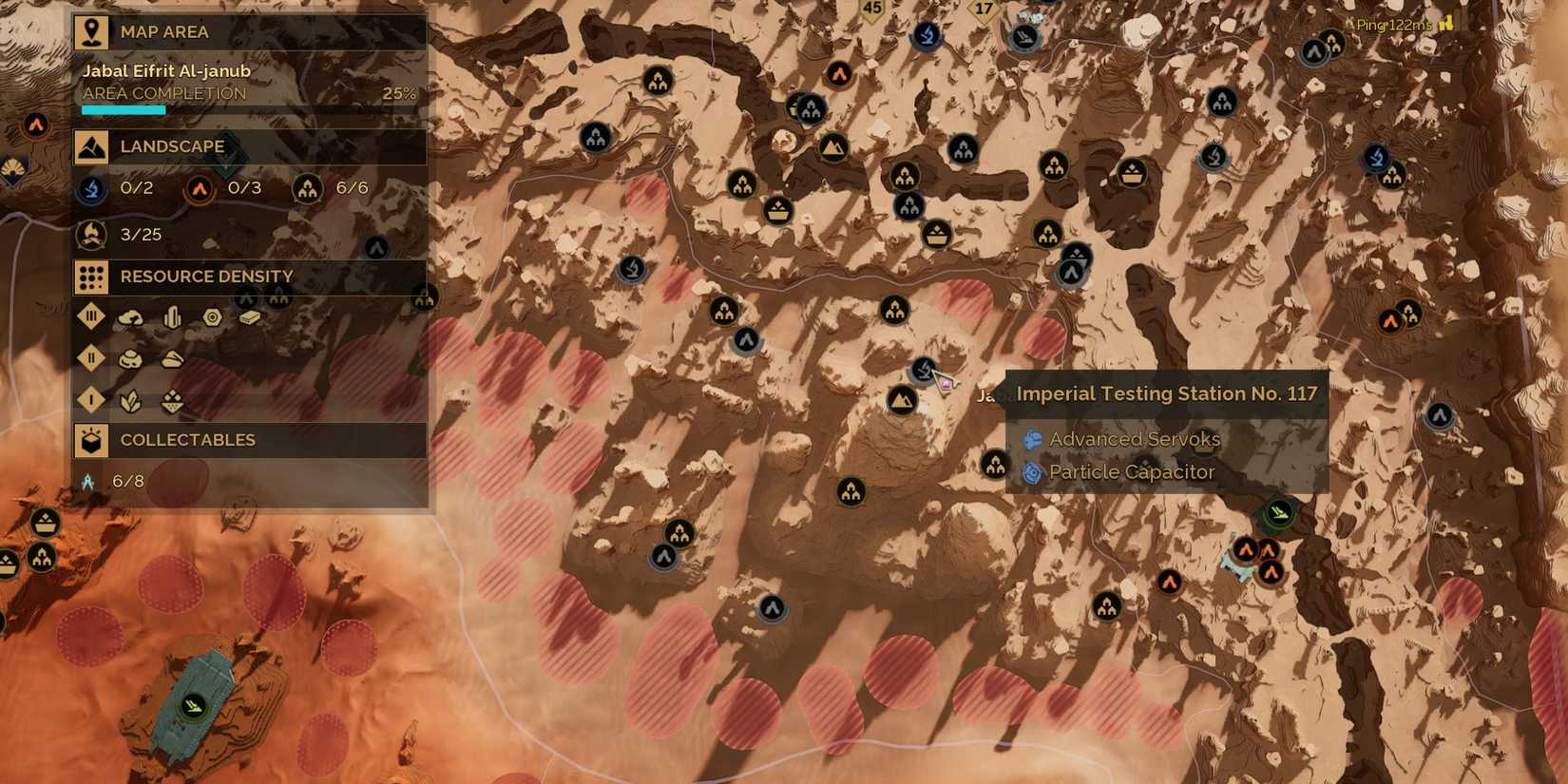Toggle the tier III resource density filter diamond

[x=90, y=316]
